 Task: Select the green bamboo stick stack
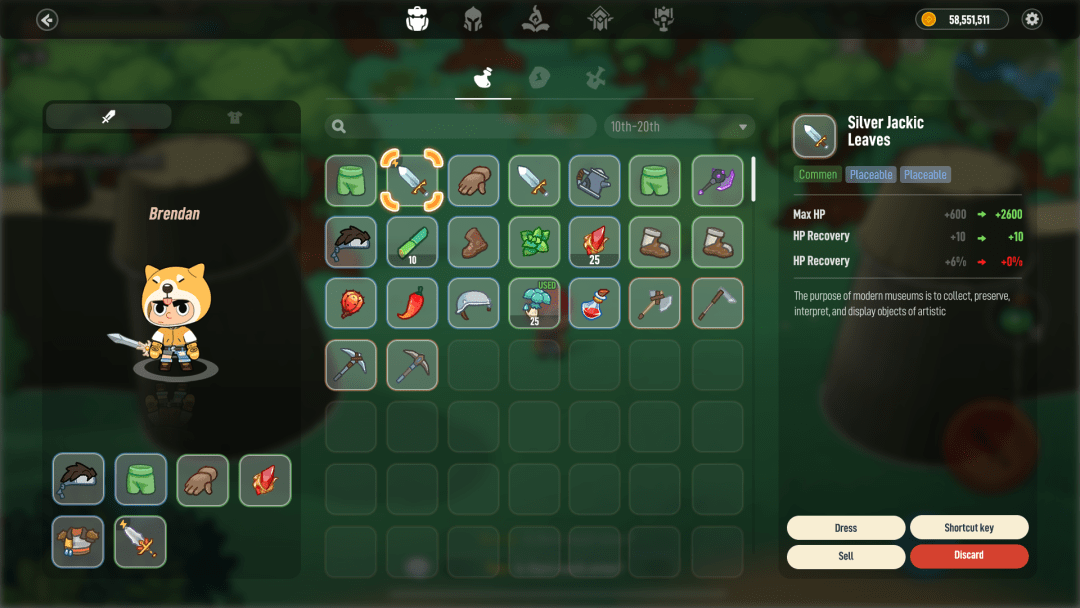pyautogui.click(x=412, y=242)
